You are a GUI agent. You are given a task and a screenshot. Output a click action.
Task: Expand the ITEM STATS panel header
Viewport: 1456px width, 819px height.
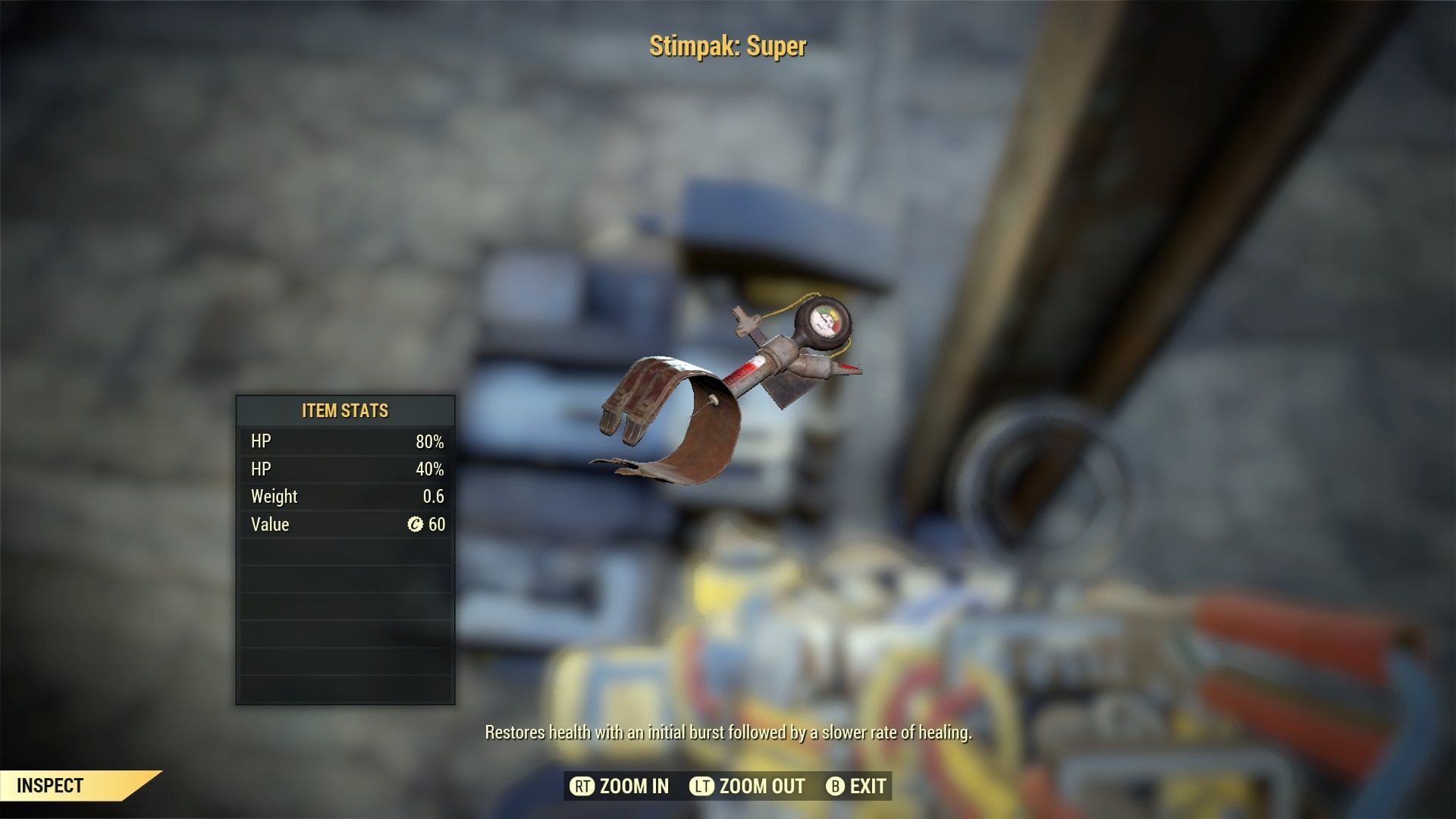pyautogui.click(x=345, y=411)
